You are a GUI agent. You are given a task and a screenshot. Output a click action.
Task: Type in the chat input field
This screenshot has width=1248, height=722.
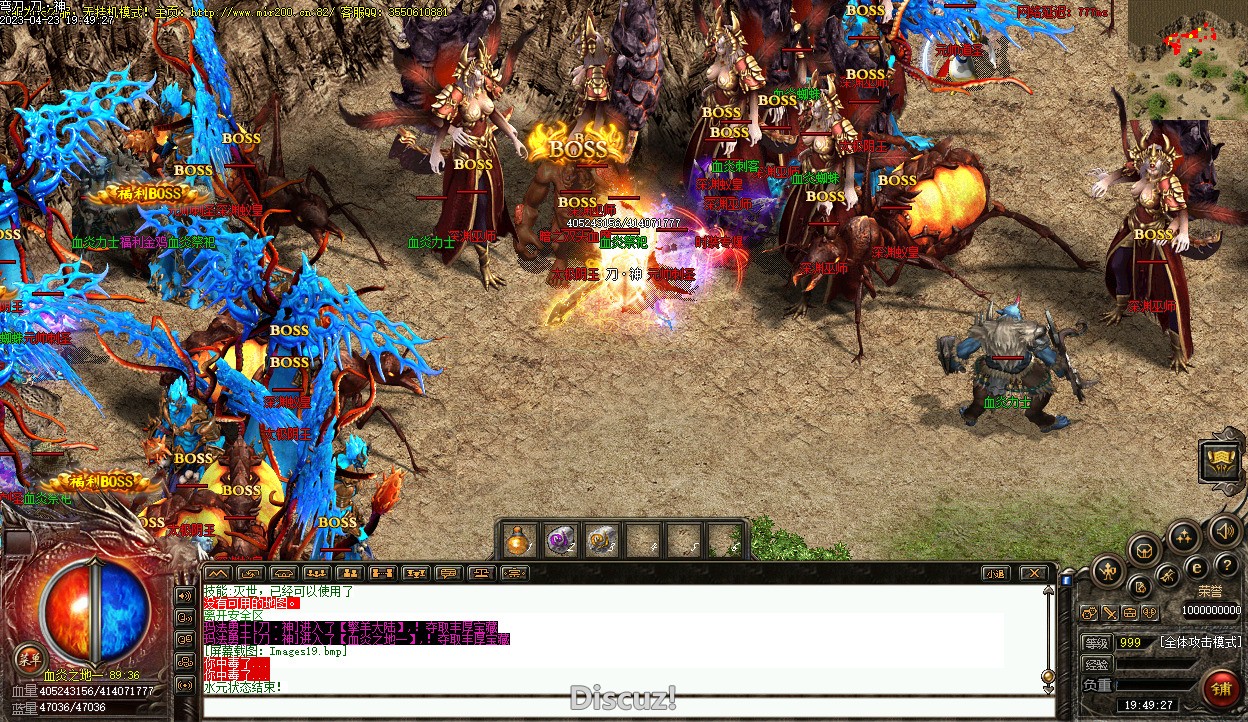[620, 707]
